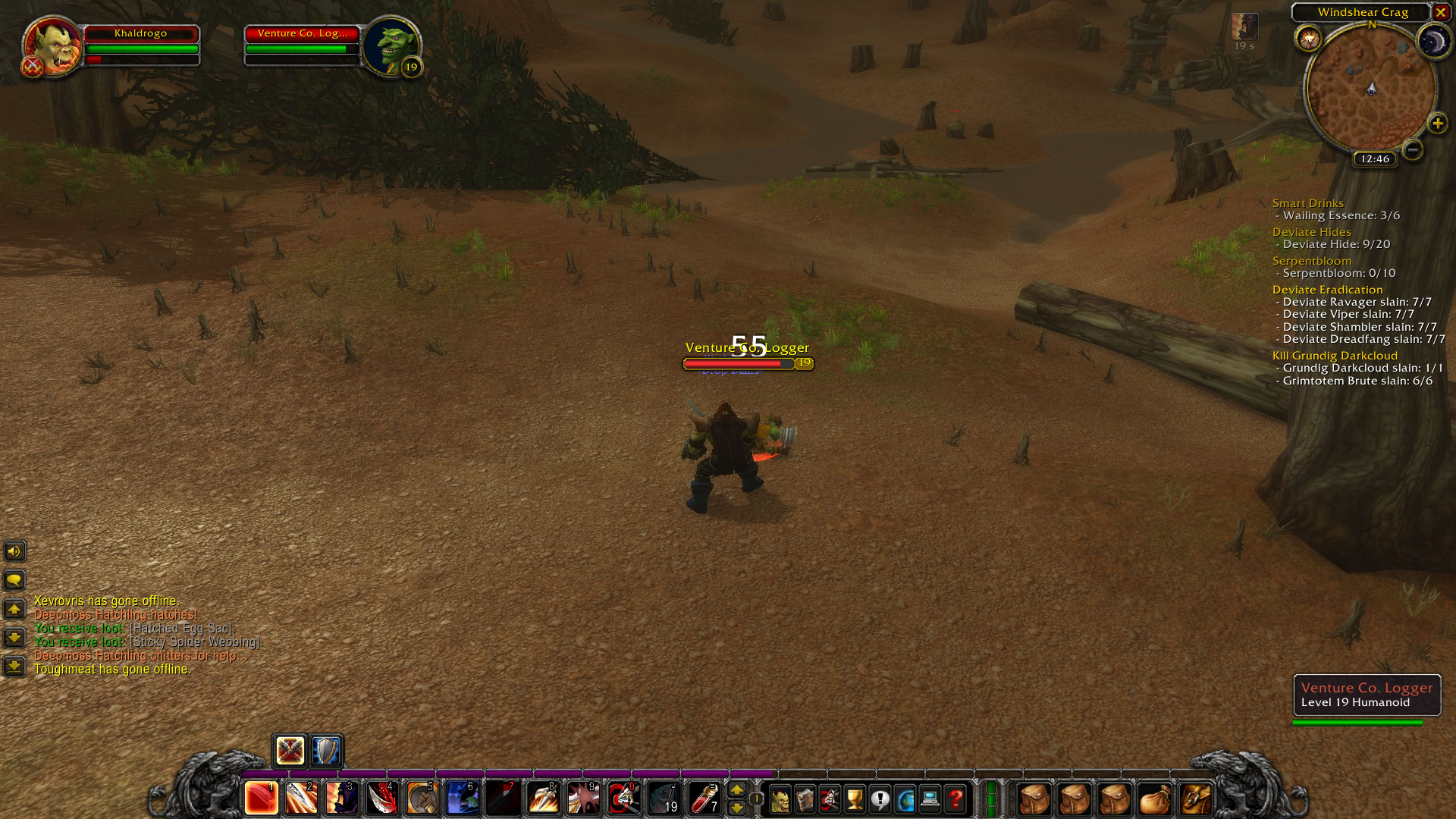Open the Game Menu computer icon
This screenshot has height=819, width=1456.
coord(929,798)
